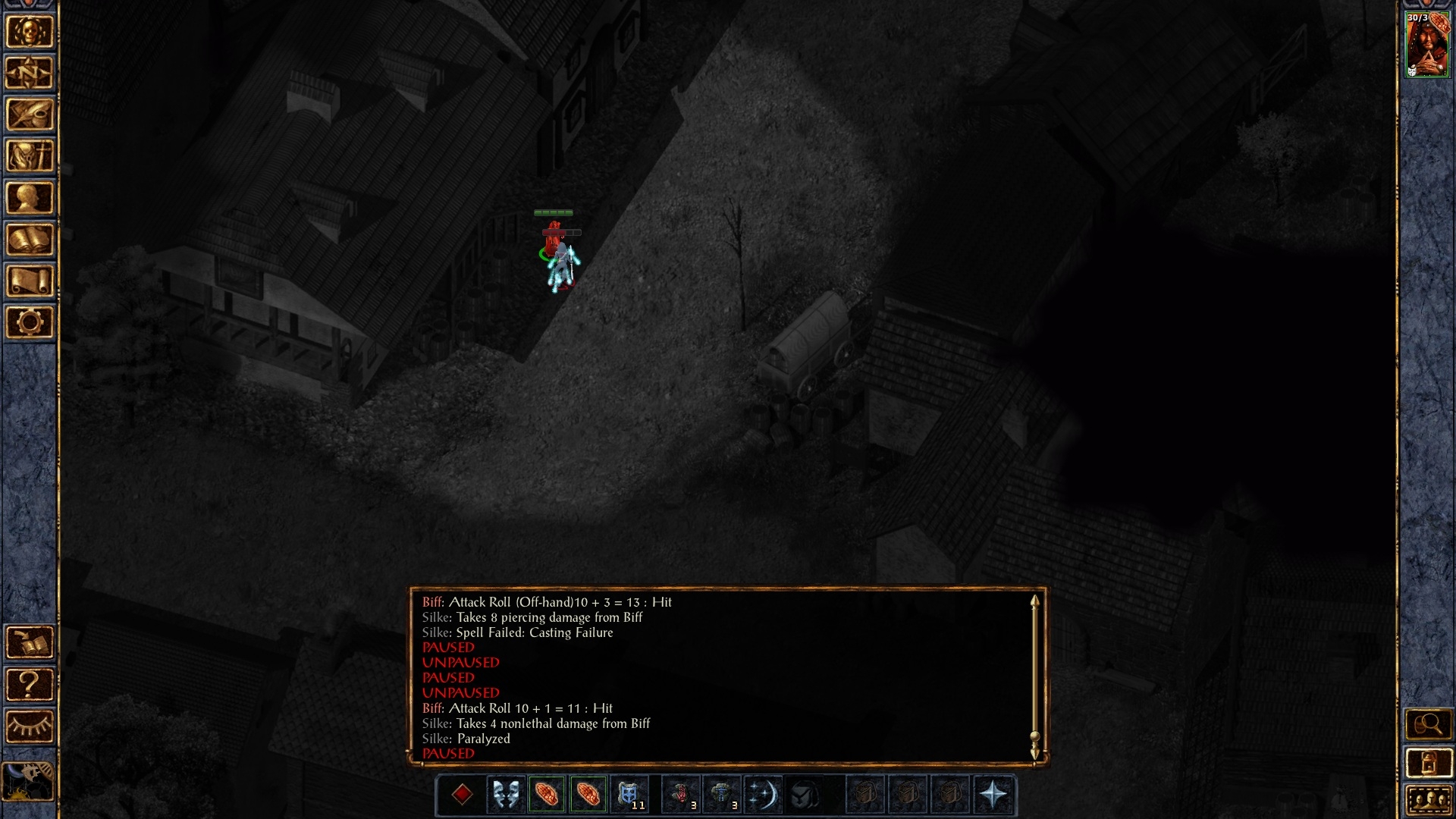Open the crescent moon and stars ability

[x=762, y=794]
